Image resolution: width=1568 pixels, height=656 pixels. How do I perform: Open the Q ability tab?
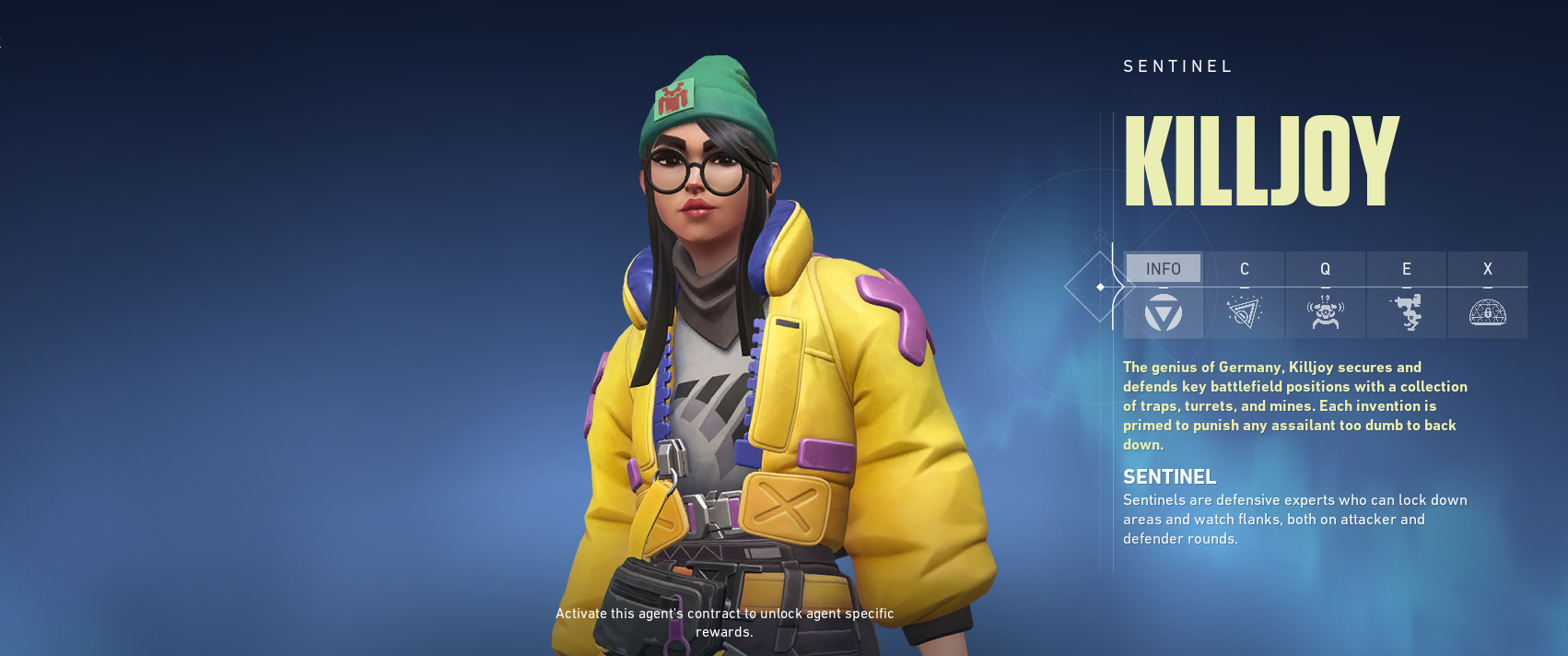(x=1326, y=294)
